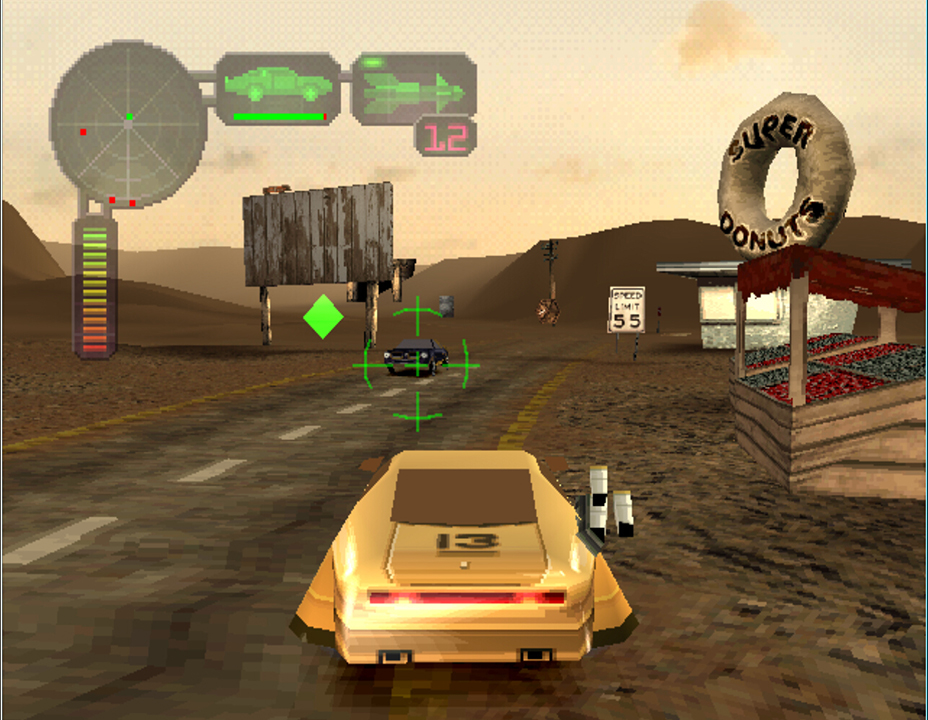Click the circular radar display
The width and height of the screenshot is (928, 720).
(128, 122)
